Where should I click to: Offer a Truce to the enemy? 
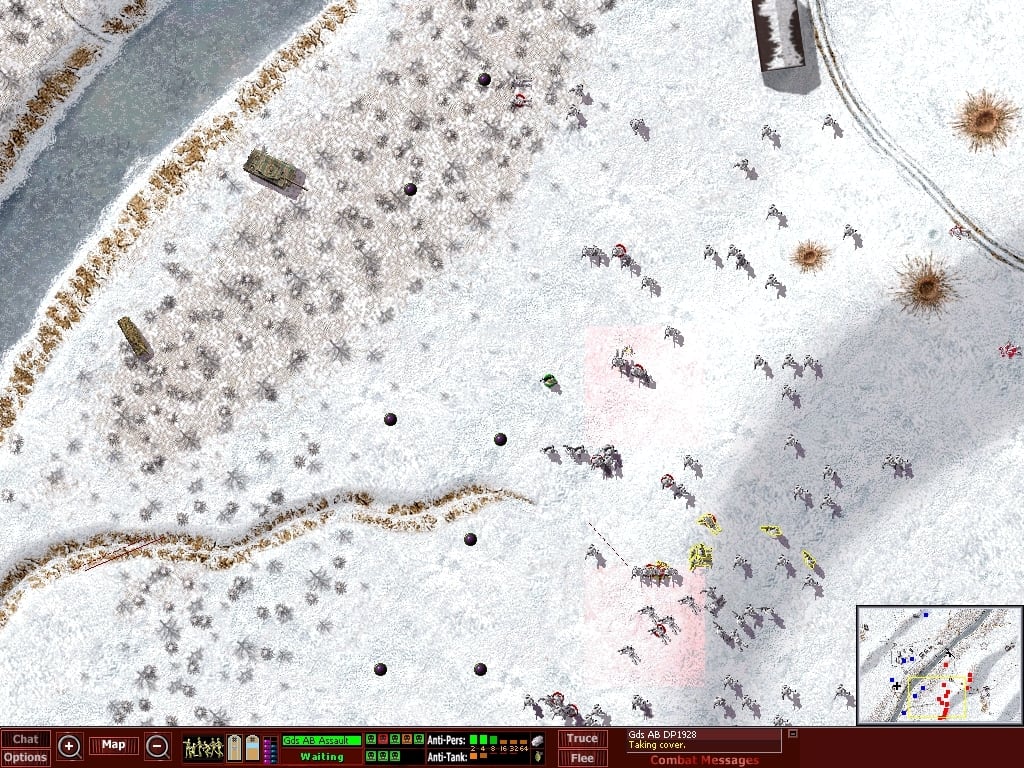[x=582, y=739]
